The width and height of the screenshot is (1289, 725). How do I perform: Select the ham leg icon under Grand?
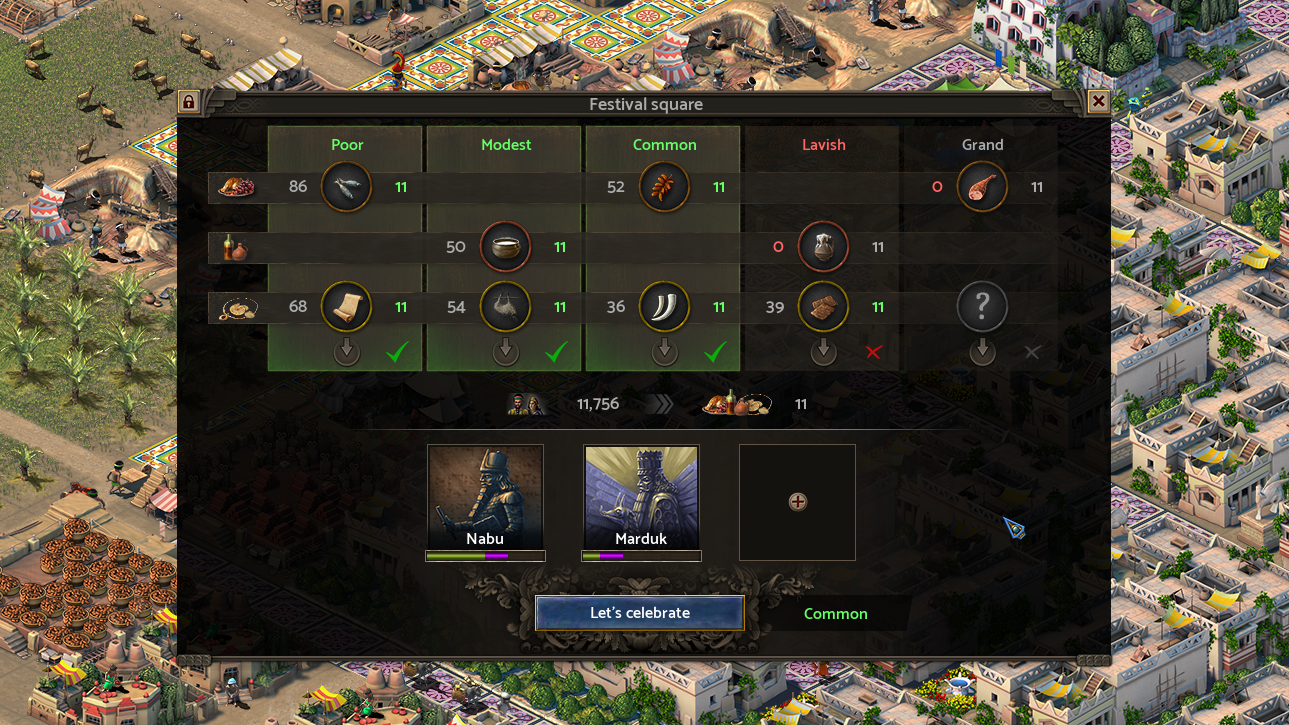coord(982,187)
